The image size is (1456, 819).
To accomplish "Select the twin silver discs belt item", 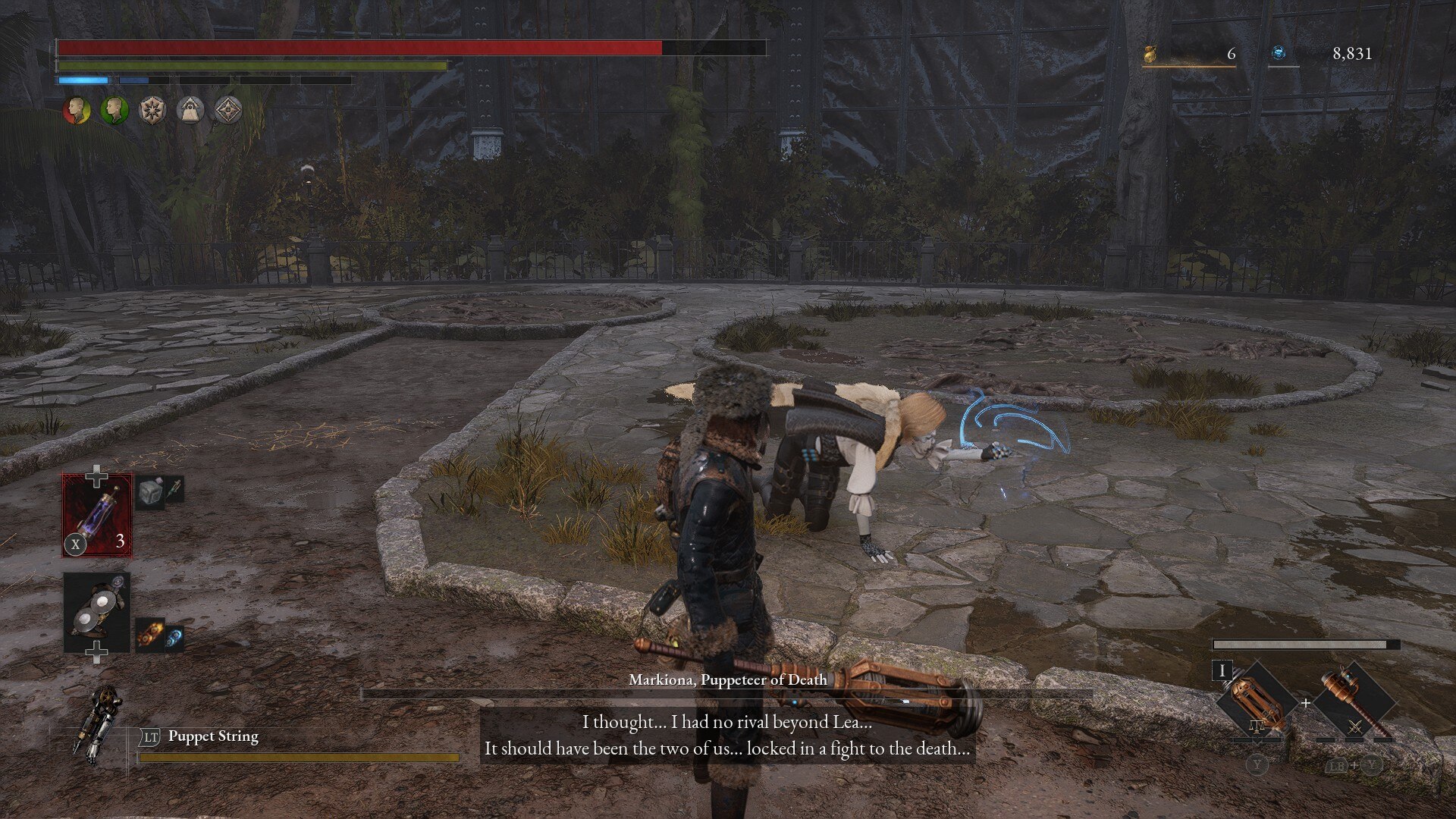I will 97,612.
